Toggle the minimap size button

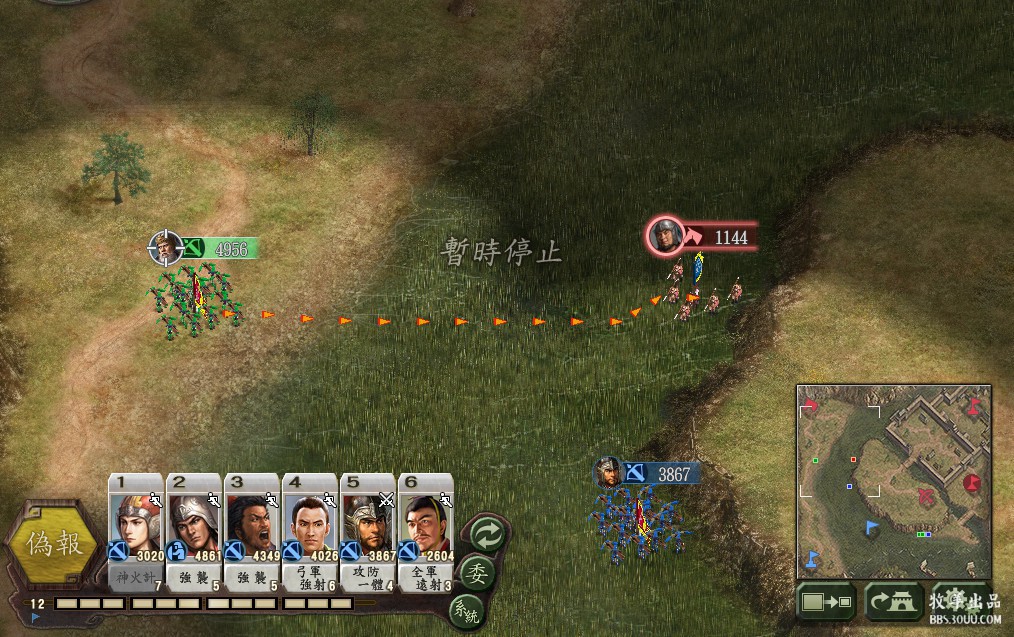click(x=826, y=602)
